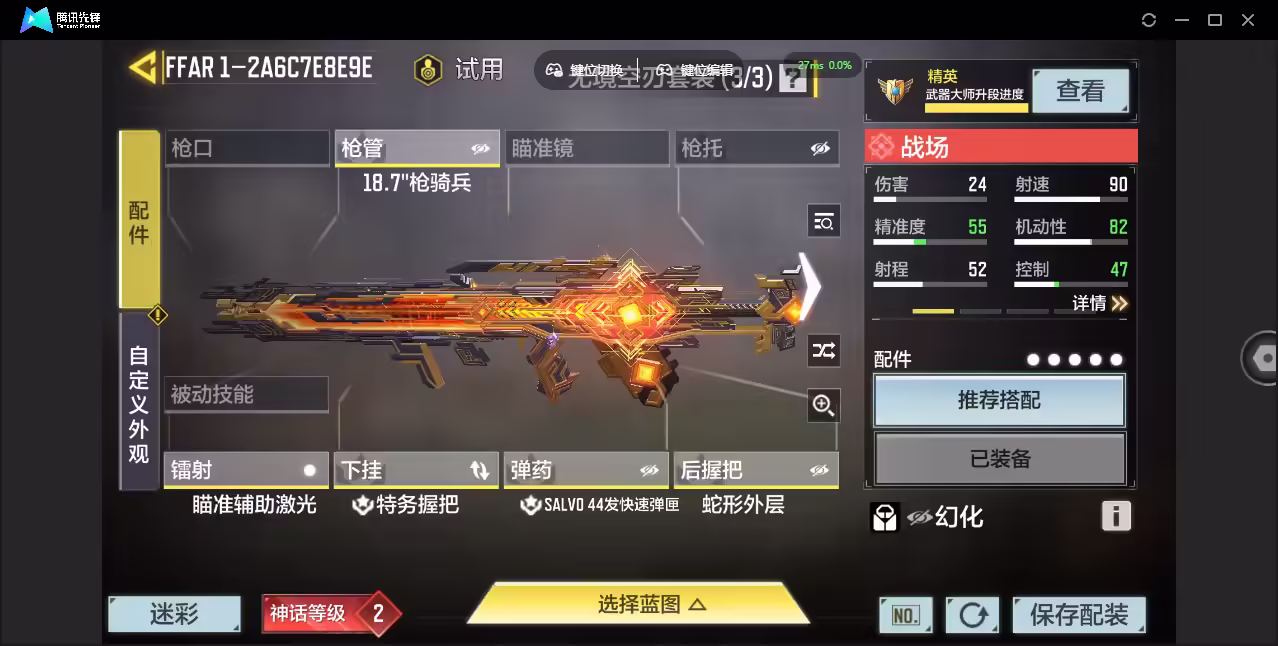
Task: Open the 选择蓝图 blueprint selector
Action: [x=638, y=604]
